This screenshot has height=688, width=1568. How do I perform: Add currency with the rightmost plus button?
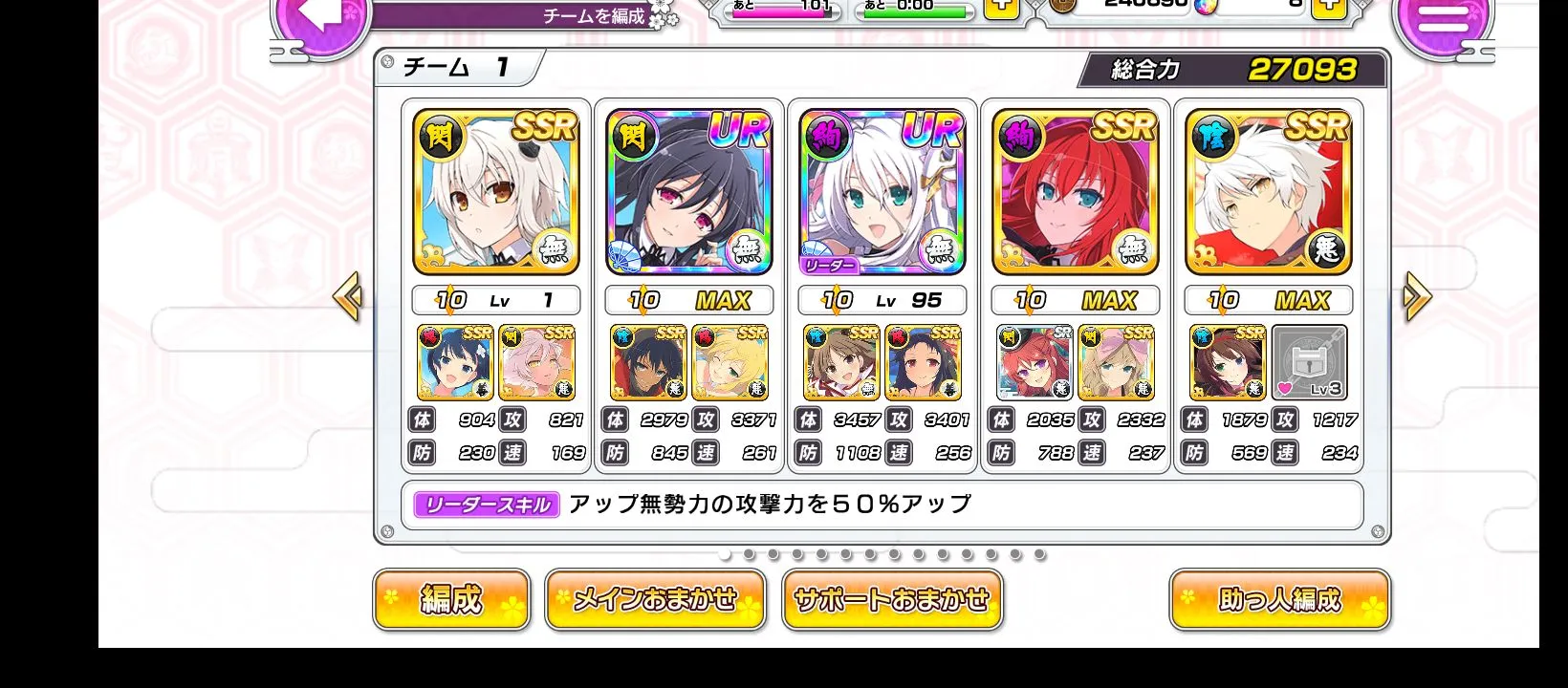coord(1328,8)
